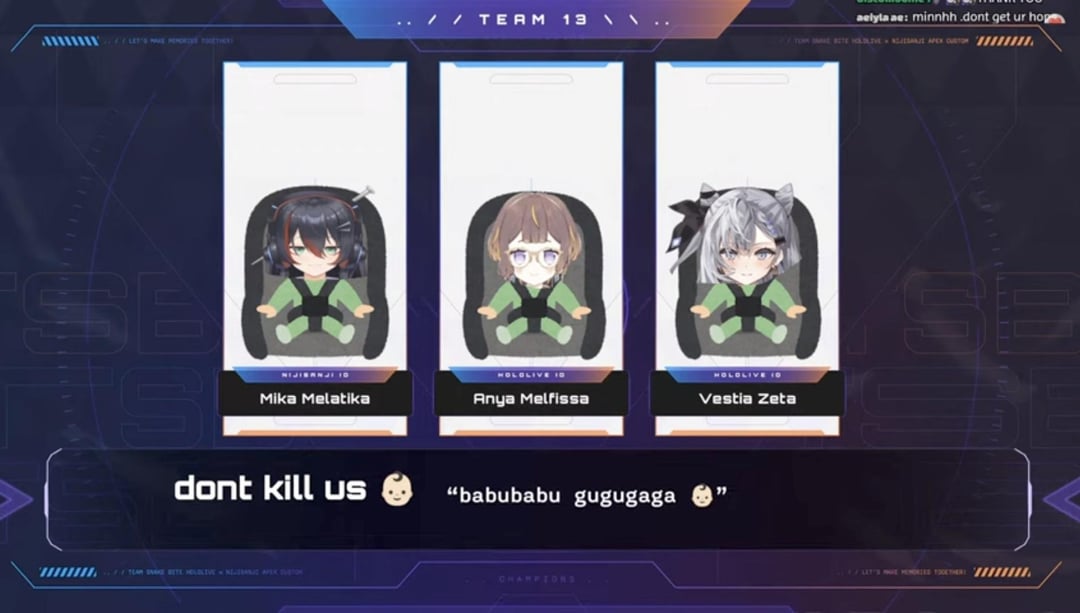The width and height of the screenshot is (1080, 613).
Task: Choose the Anya Melfissa member card
Action: pos(531,250)
